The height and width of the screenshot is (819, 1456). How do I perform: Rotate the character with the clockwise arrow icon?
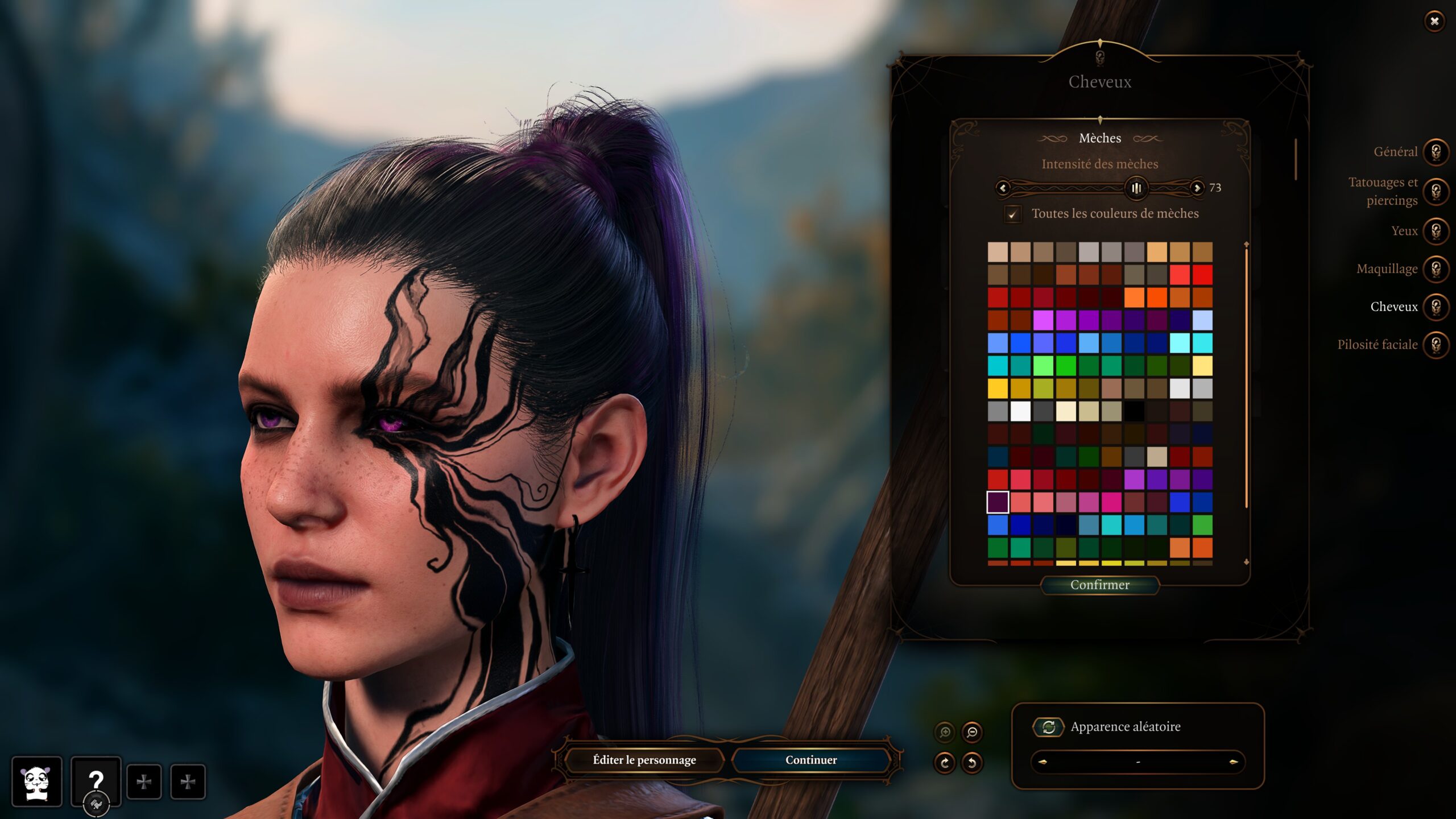click(945, 763)
